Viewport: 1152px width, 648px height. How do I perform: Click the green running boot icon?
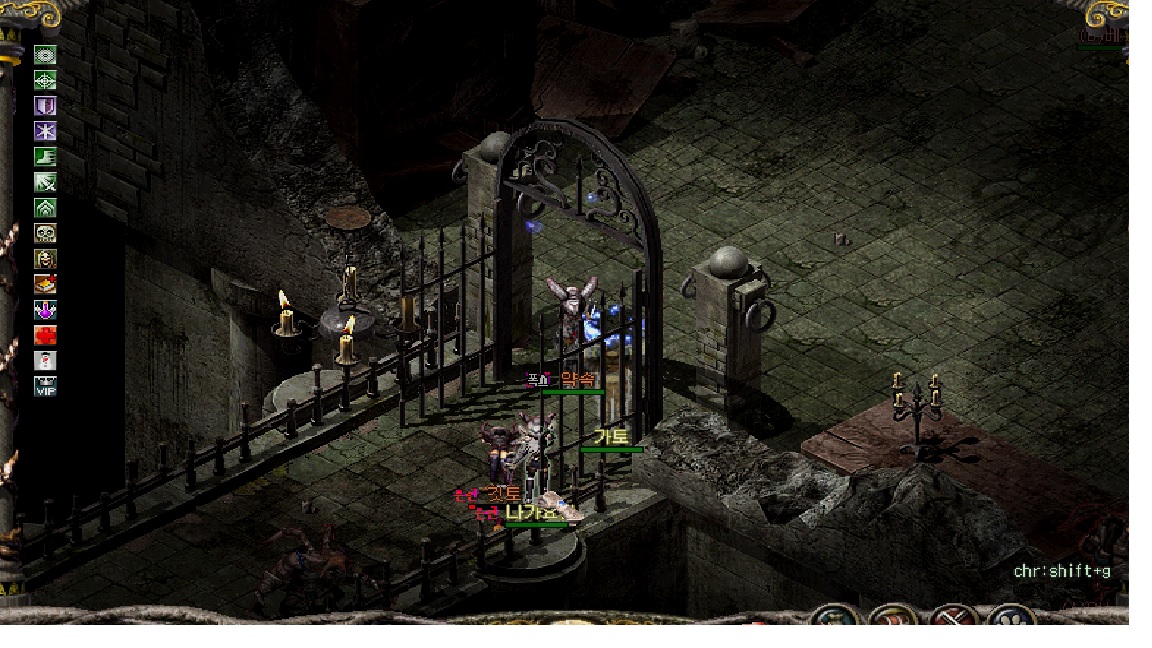click(x=45, y=157)
